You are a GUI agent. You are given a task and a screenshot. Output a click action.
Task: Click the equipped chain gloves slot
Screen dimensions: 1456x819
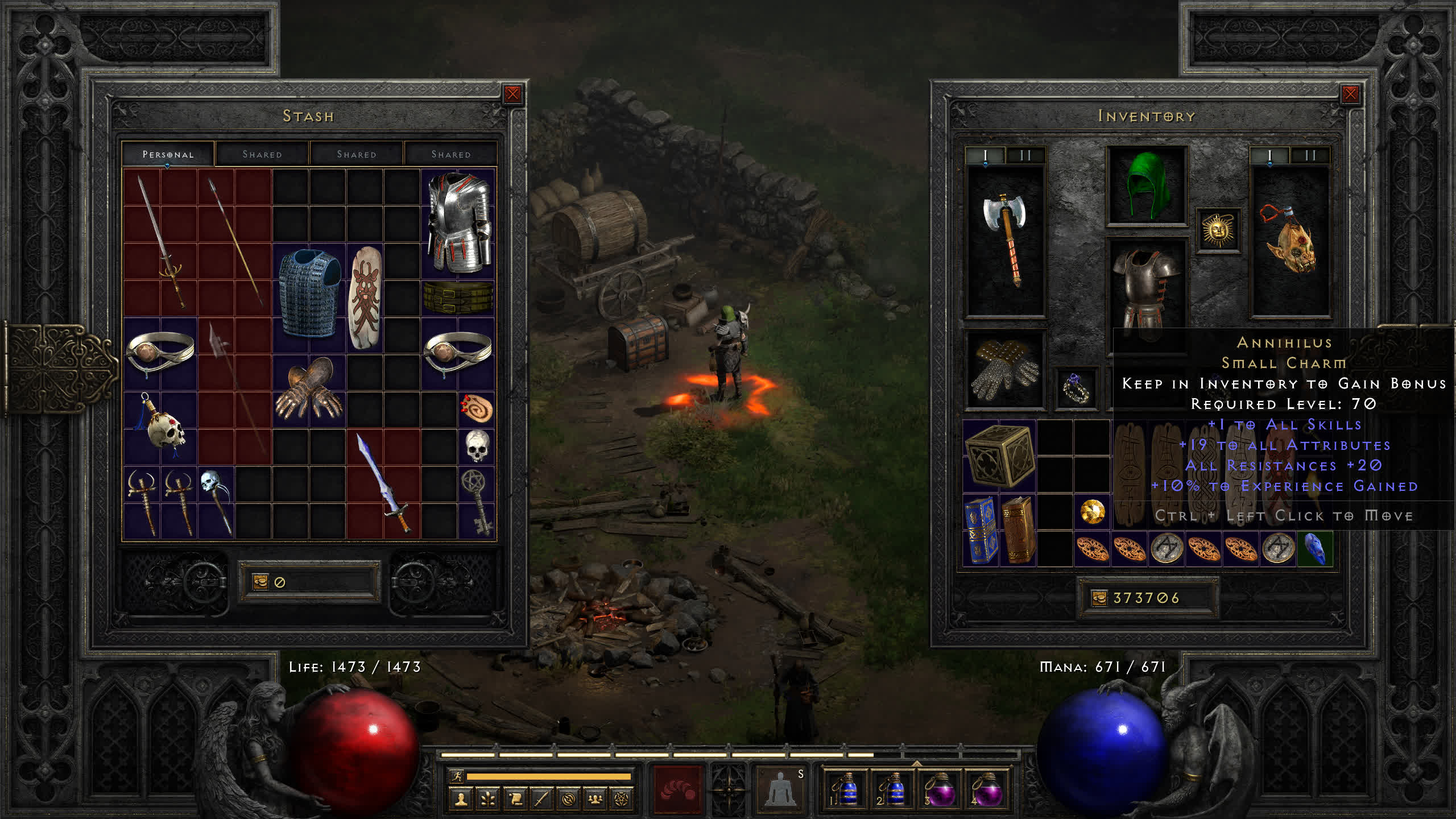[x=1005, y=370]
